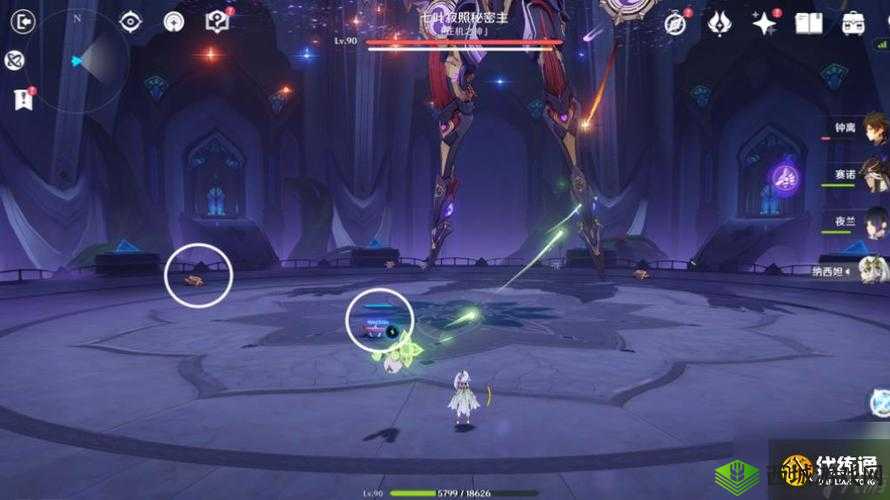This screenshot has height=500, width=890.
Task: Toggle the elemental sight eye icon
Action: coord(131,22)
